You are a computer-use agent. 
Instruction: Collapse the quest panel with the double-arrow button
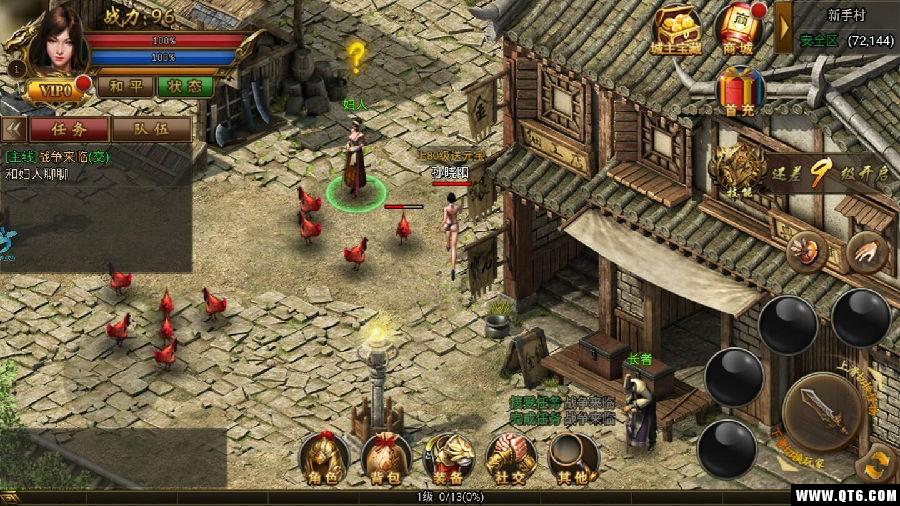(x=13, y=128)
